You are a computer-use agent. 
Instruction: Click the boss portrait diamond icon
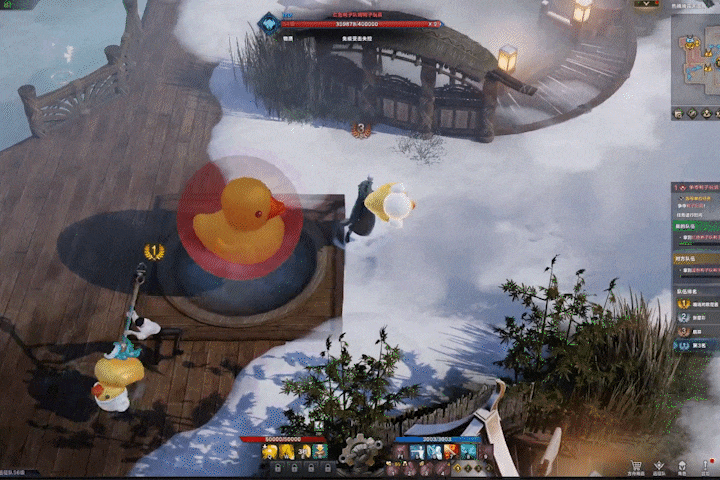pos(268,24)
